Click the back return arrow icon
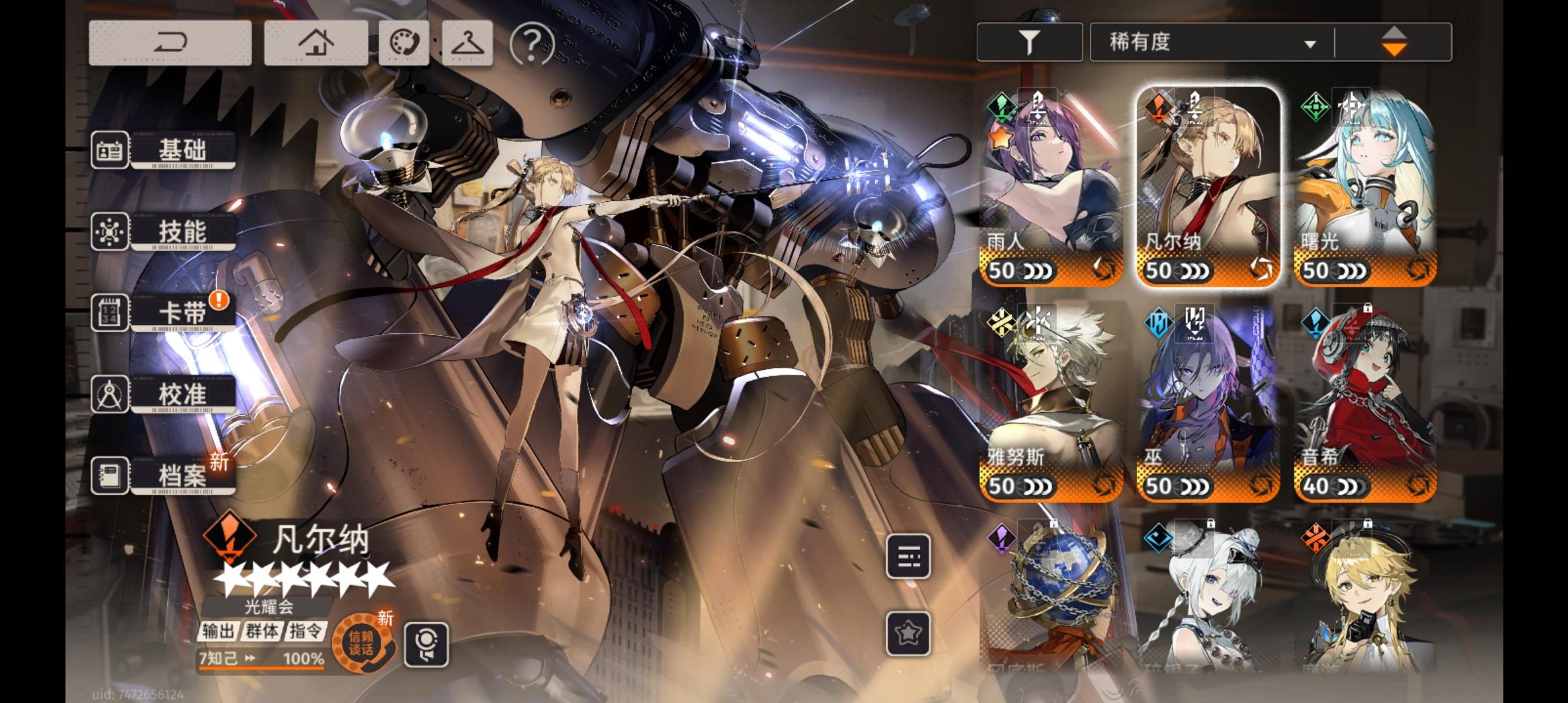The image size is (1568, 703). 173,41
